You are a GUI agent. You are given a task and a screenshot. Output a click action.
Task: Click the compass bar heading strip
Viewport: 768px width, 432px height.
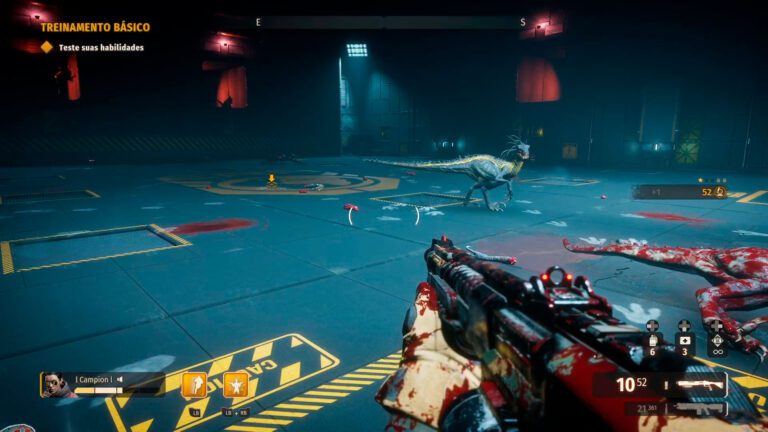click(390, 22)
